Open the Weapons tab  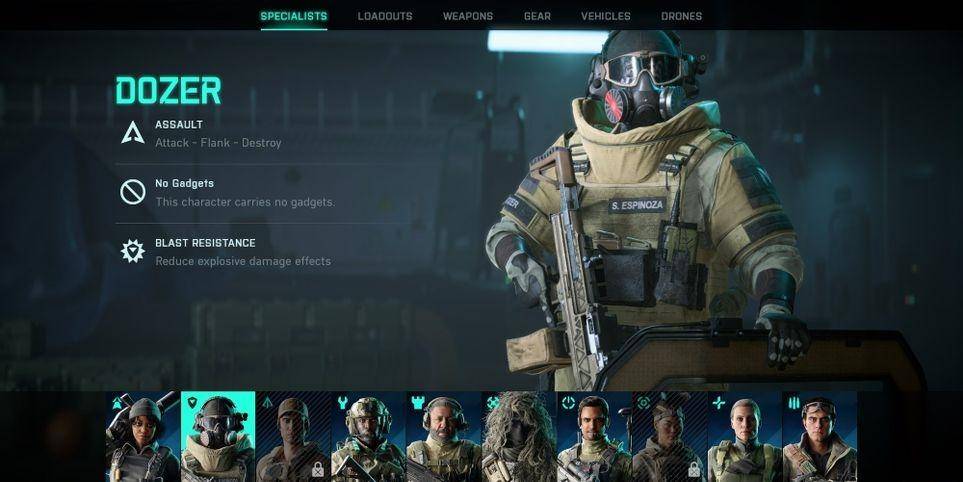[x=468, y=16]
